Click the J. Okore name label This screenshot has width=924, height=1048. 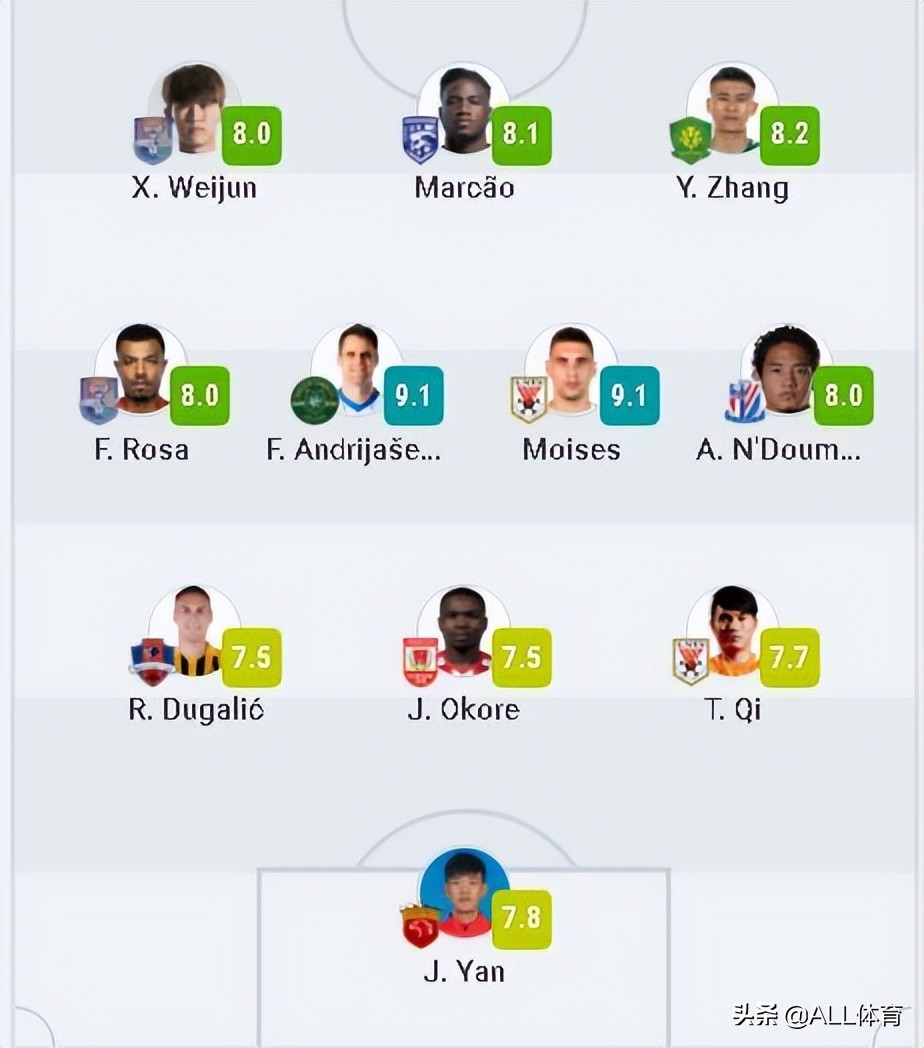click(x=464, y=710)
